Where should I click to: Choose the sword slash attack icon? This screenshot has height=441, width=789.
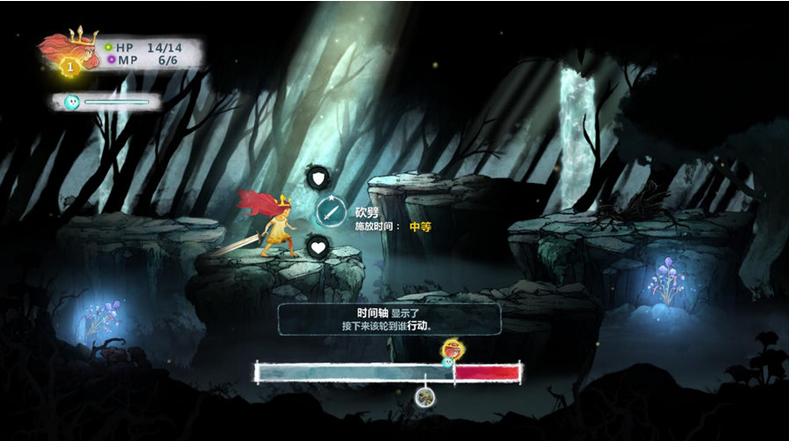[x=331, y=211]
